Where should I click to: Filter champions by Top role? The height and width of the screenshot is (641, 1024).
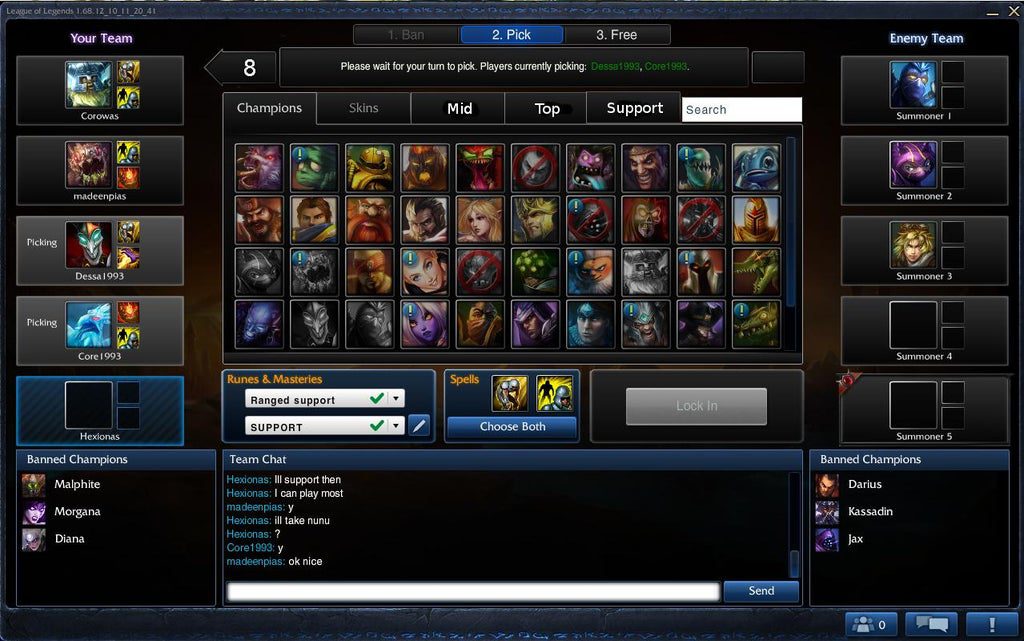[547, 108]
